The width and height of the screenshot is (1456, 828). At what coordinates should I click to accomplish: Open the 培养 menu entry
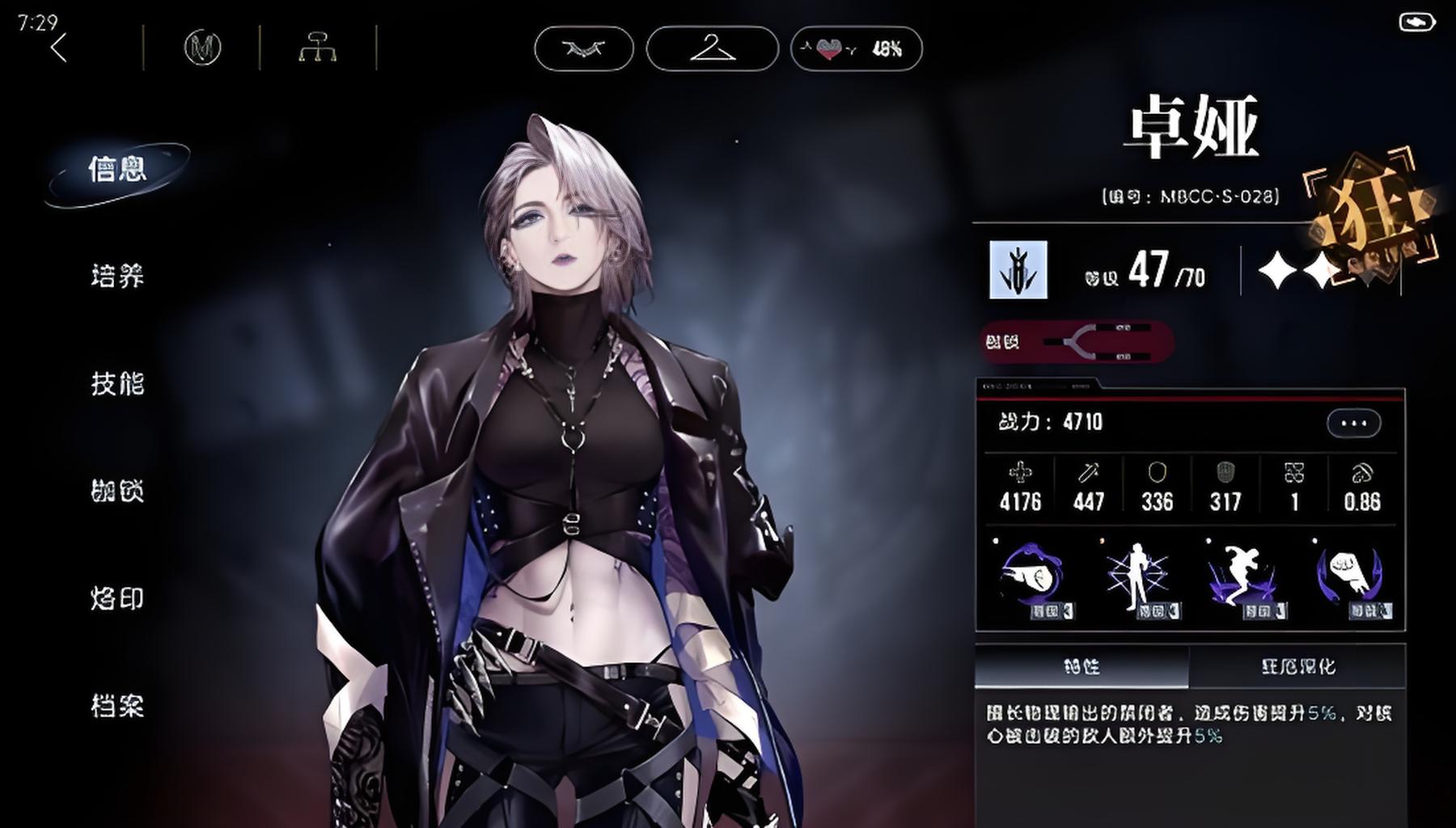(x=117, y=277)
